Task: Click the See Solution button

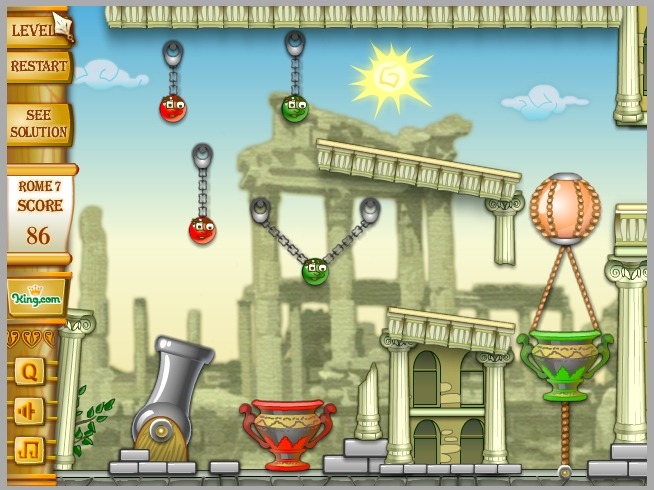Action: click(x=39, y=124)
